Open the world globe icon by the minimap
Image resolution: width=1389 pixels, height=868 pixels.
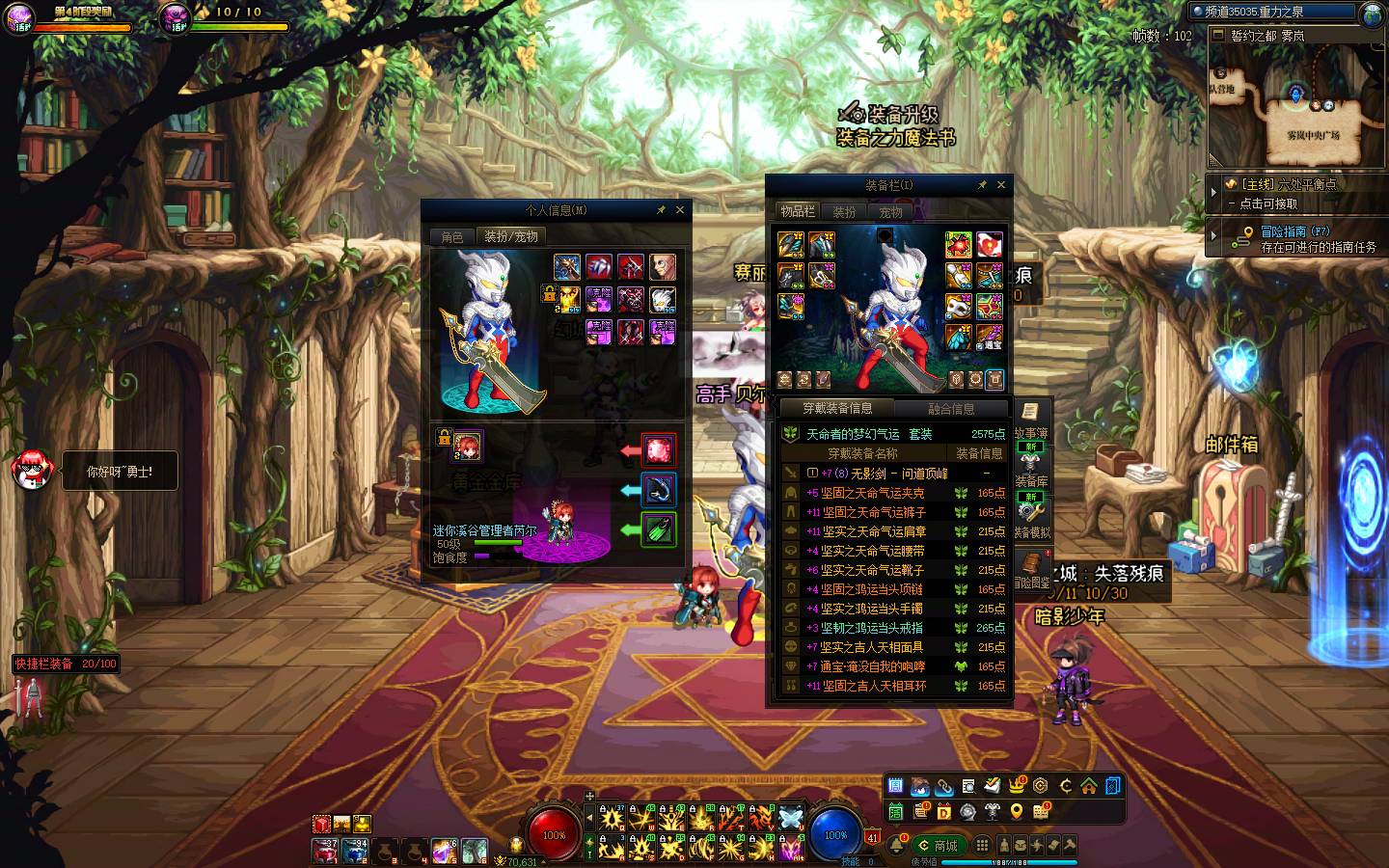(x=1374, y=14)
